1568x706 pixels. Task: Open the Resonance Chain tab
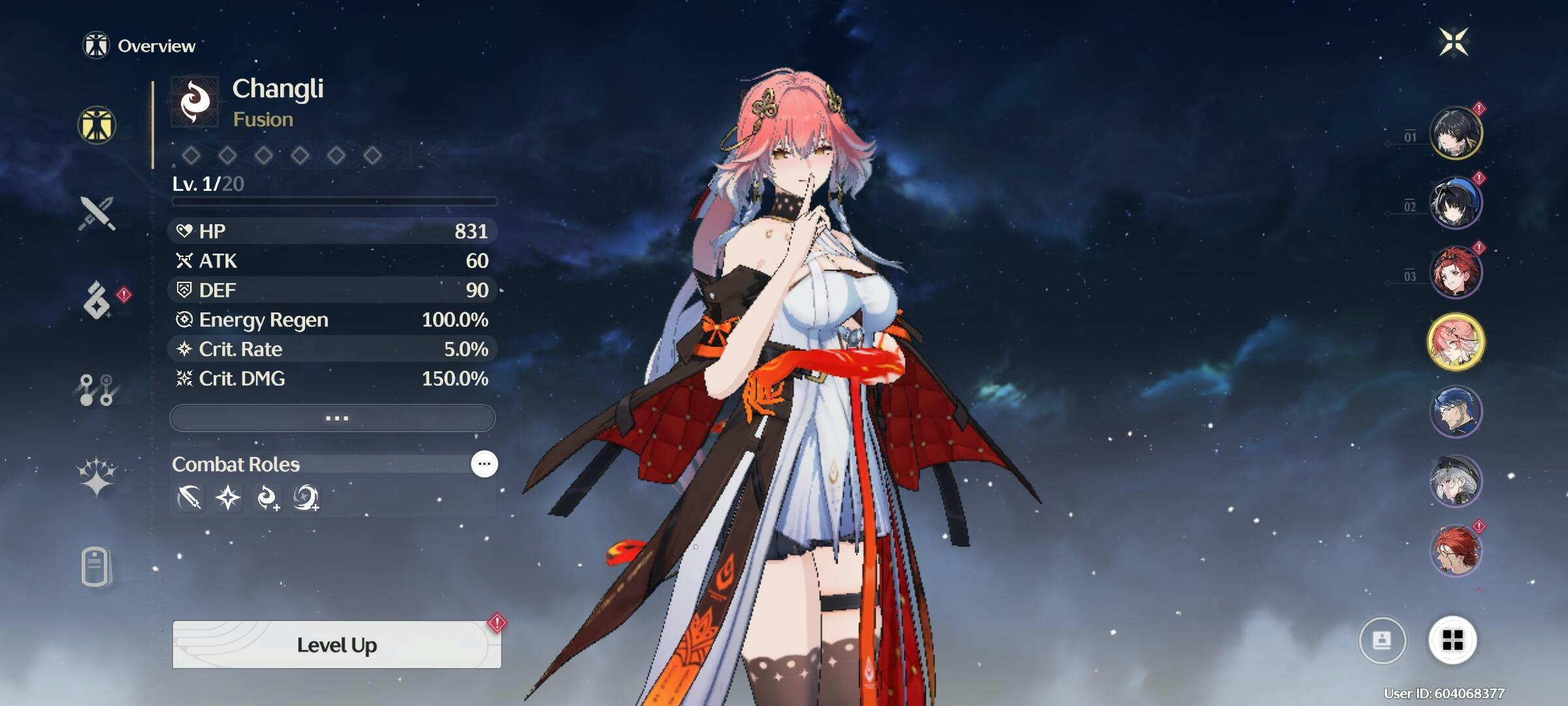tap(97, 475)
